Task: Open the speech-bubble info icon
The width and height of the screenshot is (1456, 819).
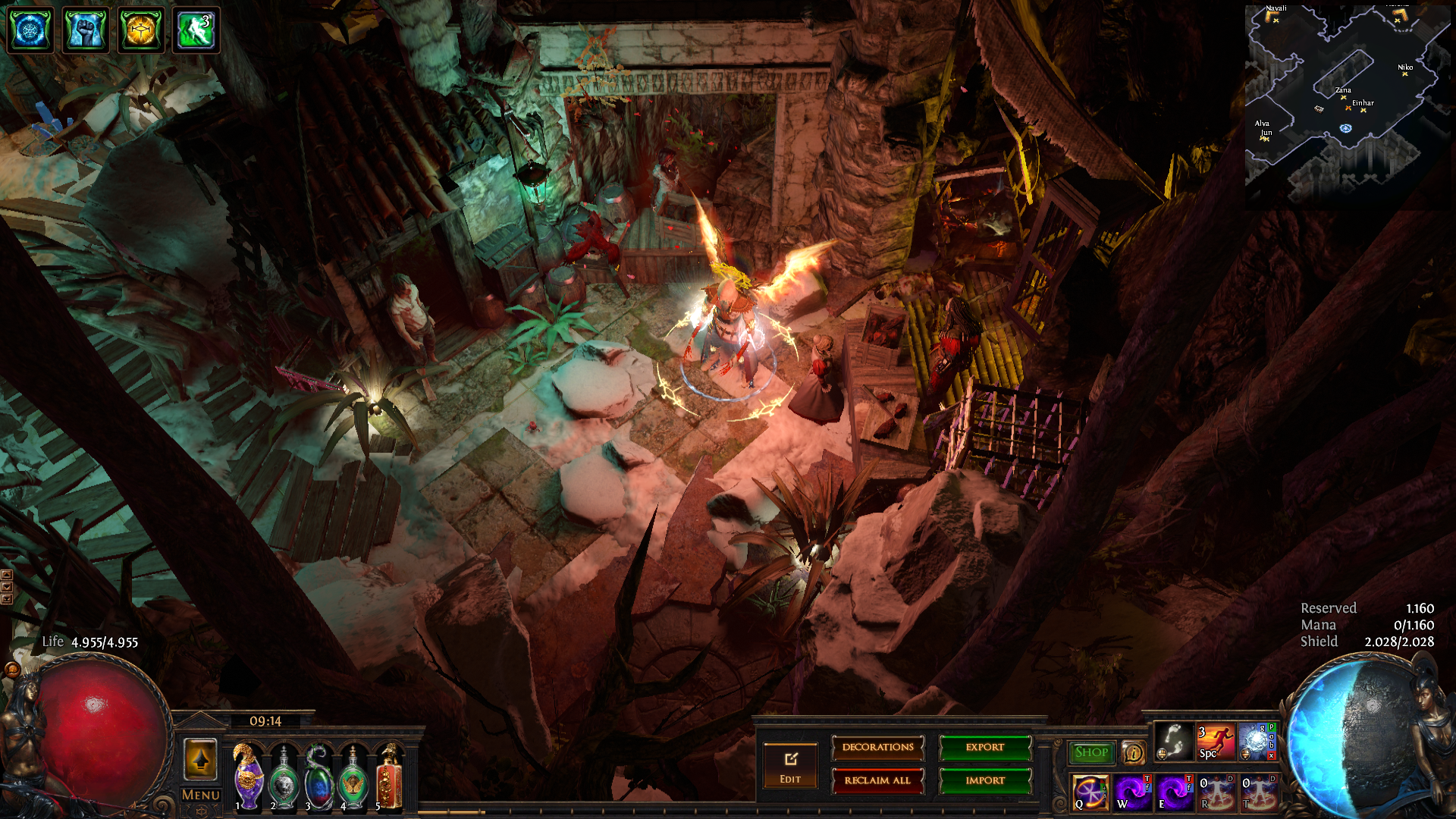Action: (x=1134, y=753)
